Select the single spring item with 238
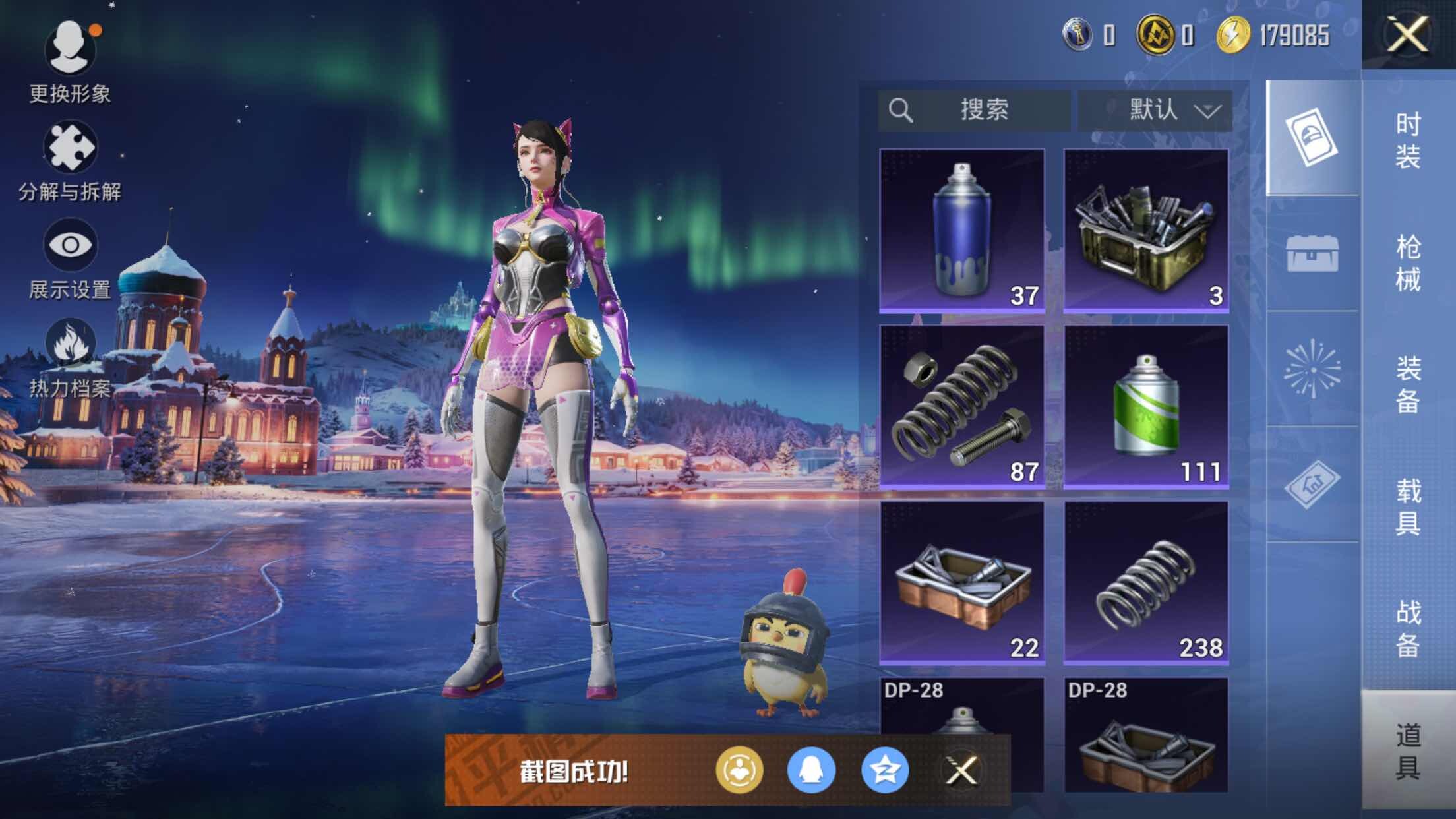Viewport: 1456px width, 819px height. [1146, 582]
